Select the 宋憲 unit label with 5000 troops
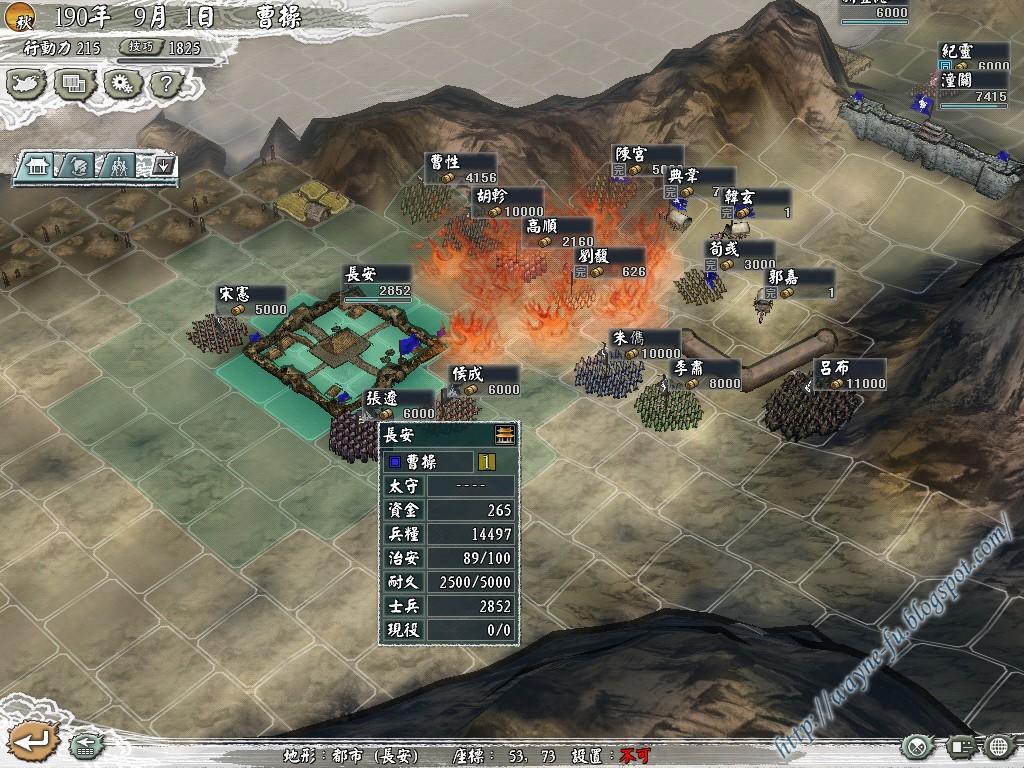Image resolution: width=1024 pixels, height=768 pixels. click(252, 301)
